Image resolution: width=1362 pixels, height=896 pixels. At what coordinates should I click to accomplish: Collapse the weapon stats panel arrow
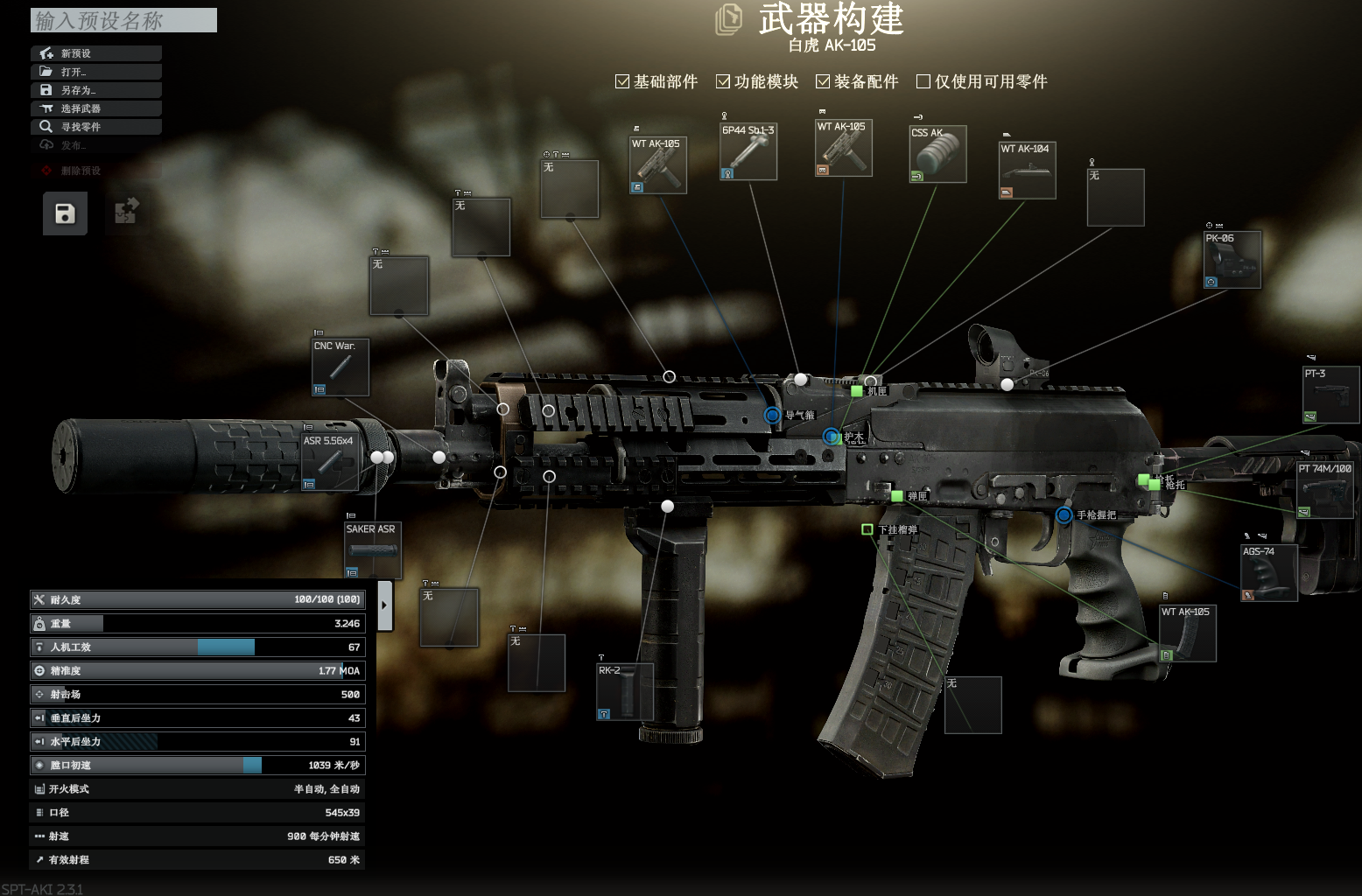coord(384,605)
